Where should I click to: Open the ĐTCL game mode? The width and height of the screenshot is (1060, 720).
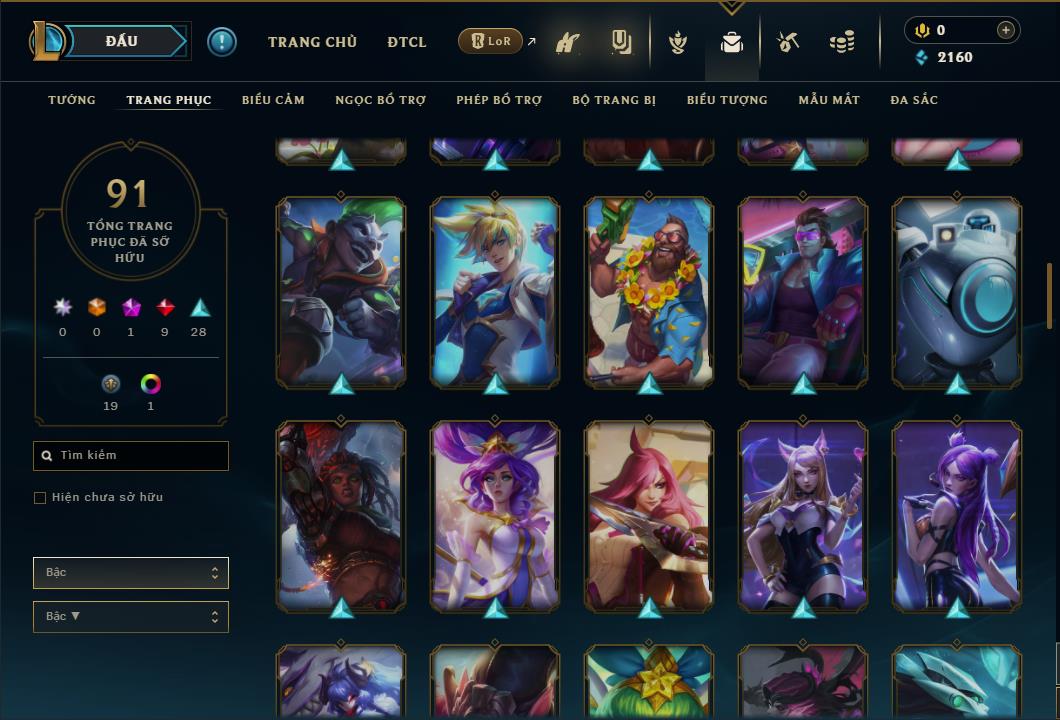[407, 42]
